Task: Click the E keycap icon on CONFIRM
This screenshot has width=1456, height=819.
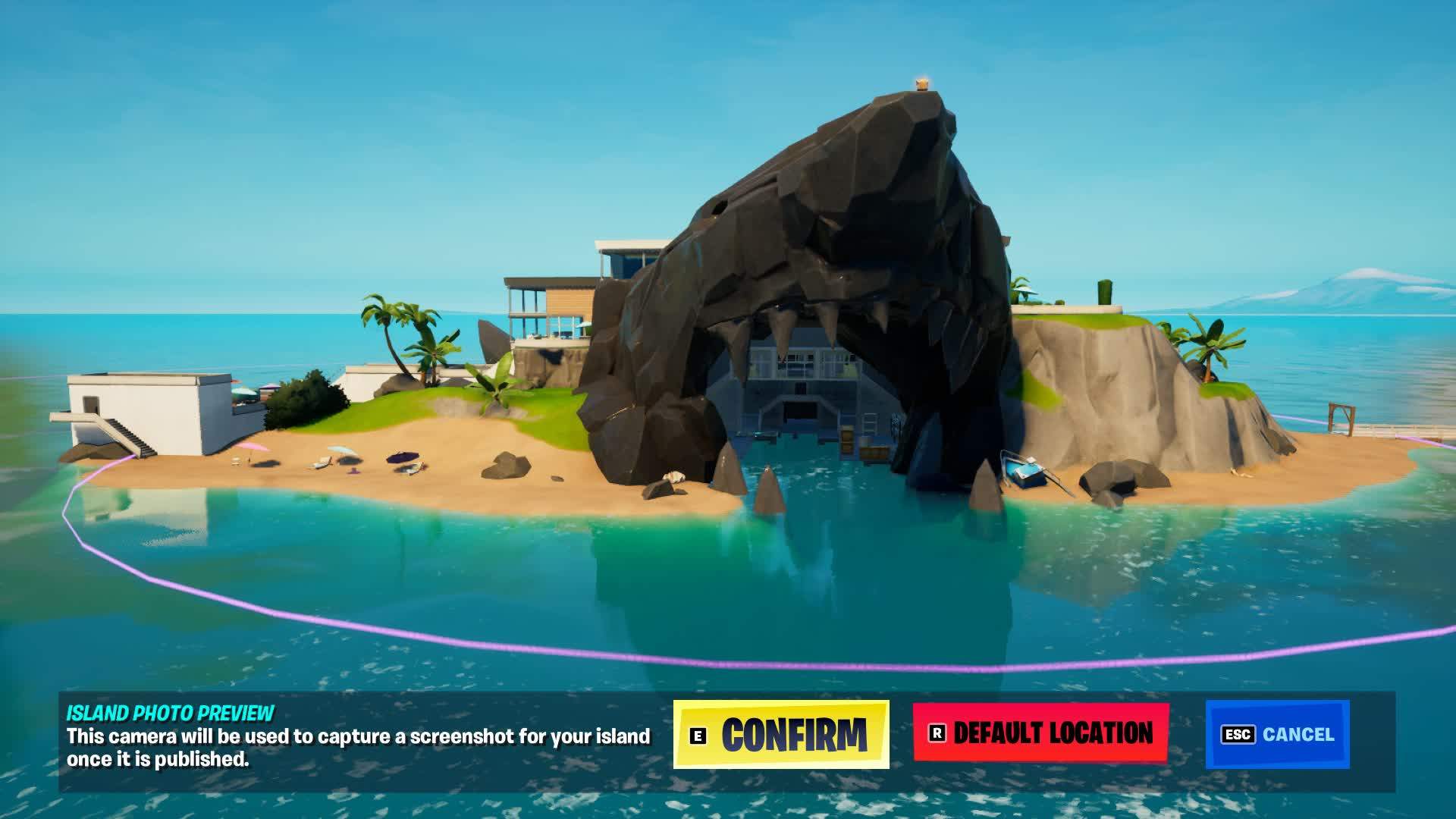Action: coord(698,734)
